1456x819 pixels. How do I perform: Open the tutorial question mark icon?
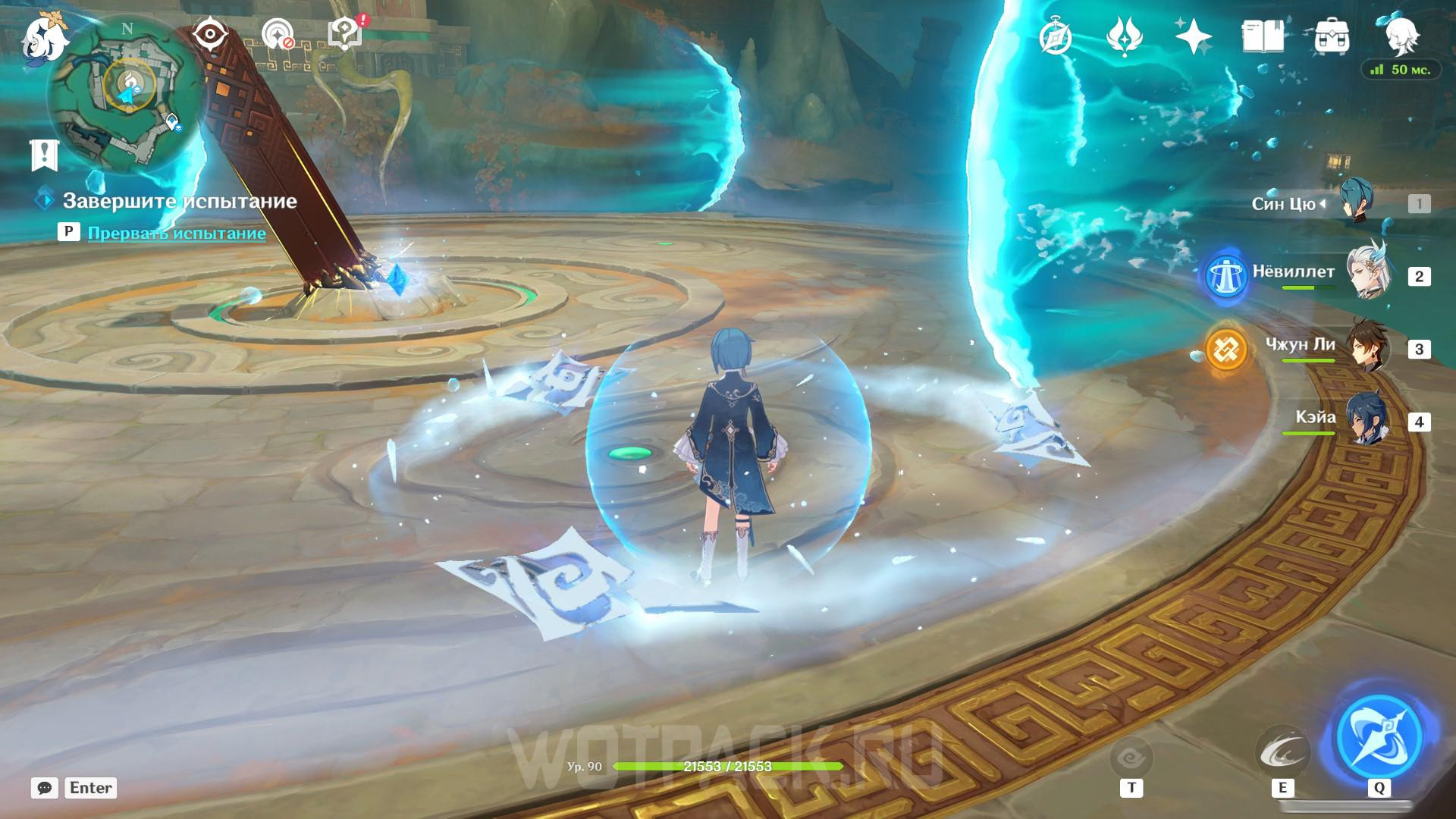click(345, 35)
